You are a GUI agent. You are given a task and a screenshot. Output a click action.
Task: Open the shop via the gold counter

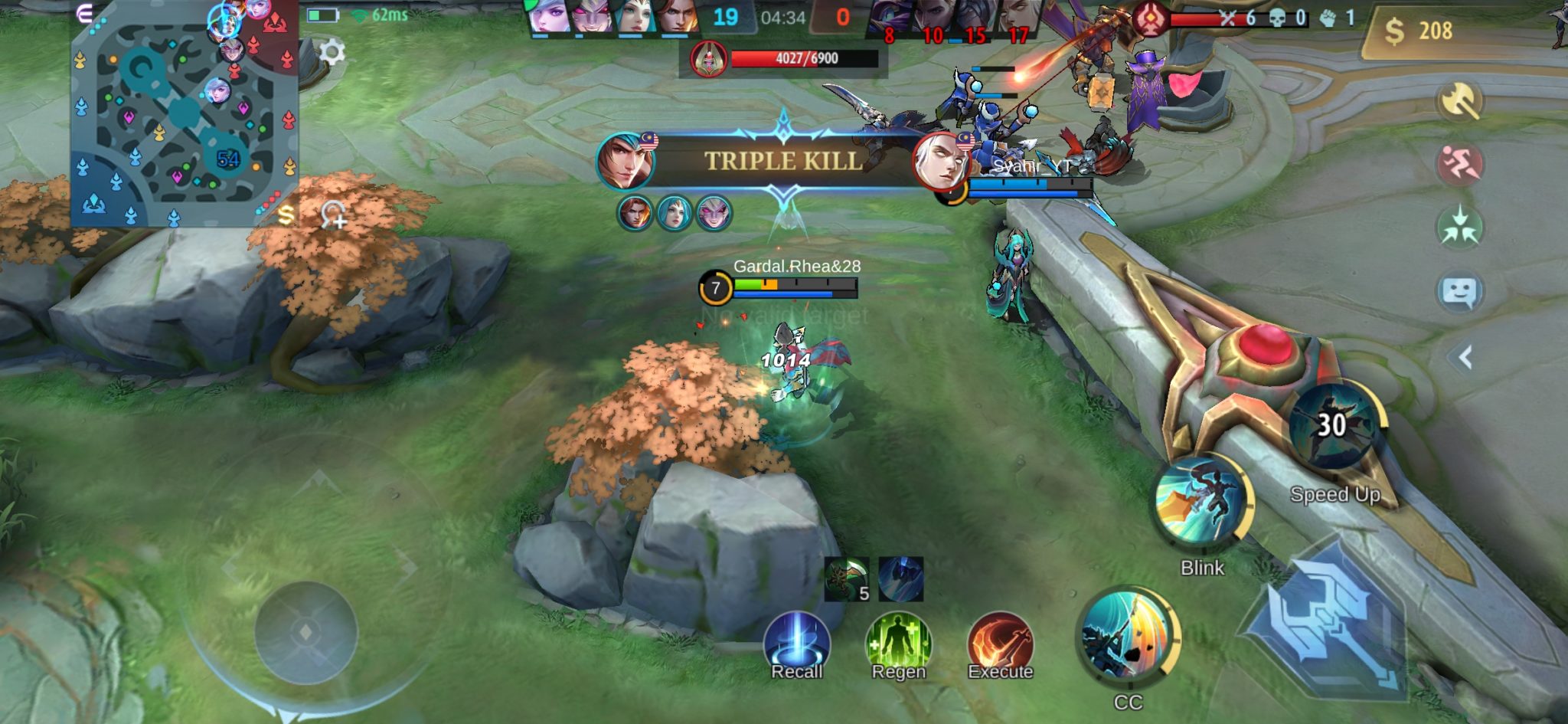(x=1419, y=31)
